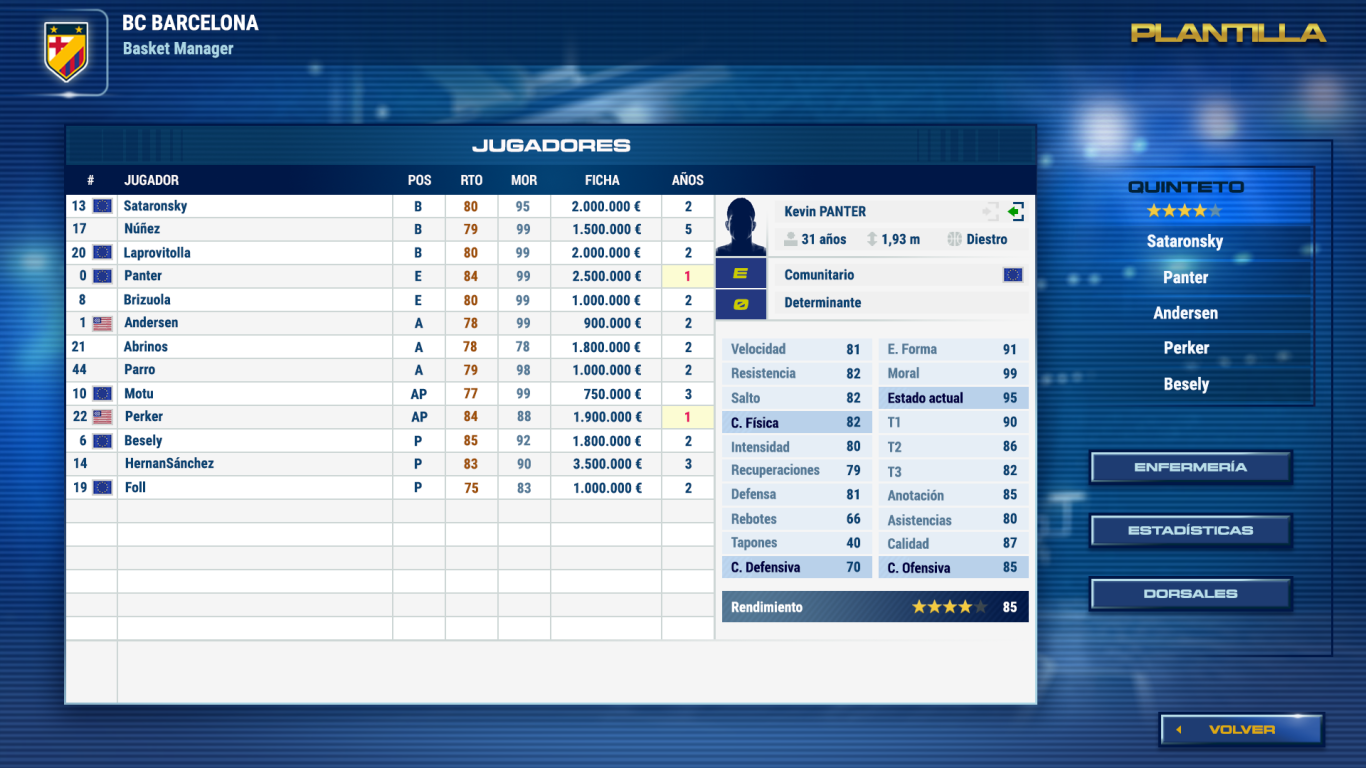Open the Estadísticas screen
Image resolution: width=1366 pixels, height=768 pixels.
click(1190, 530)
